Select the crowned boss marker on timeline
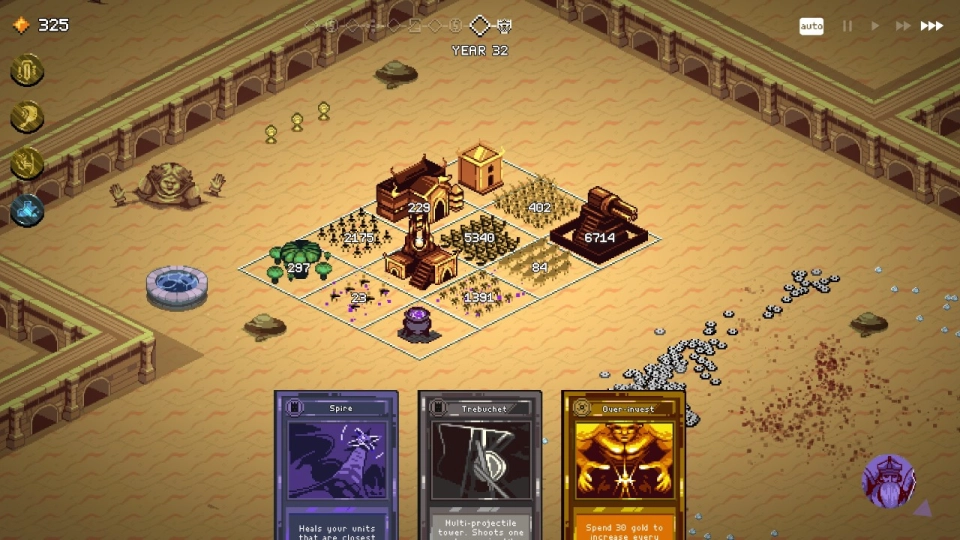 (505, 25)
